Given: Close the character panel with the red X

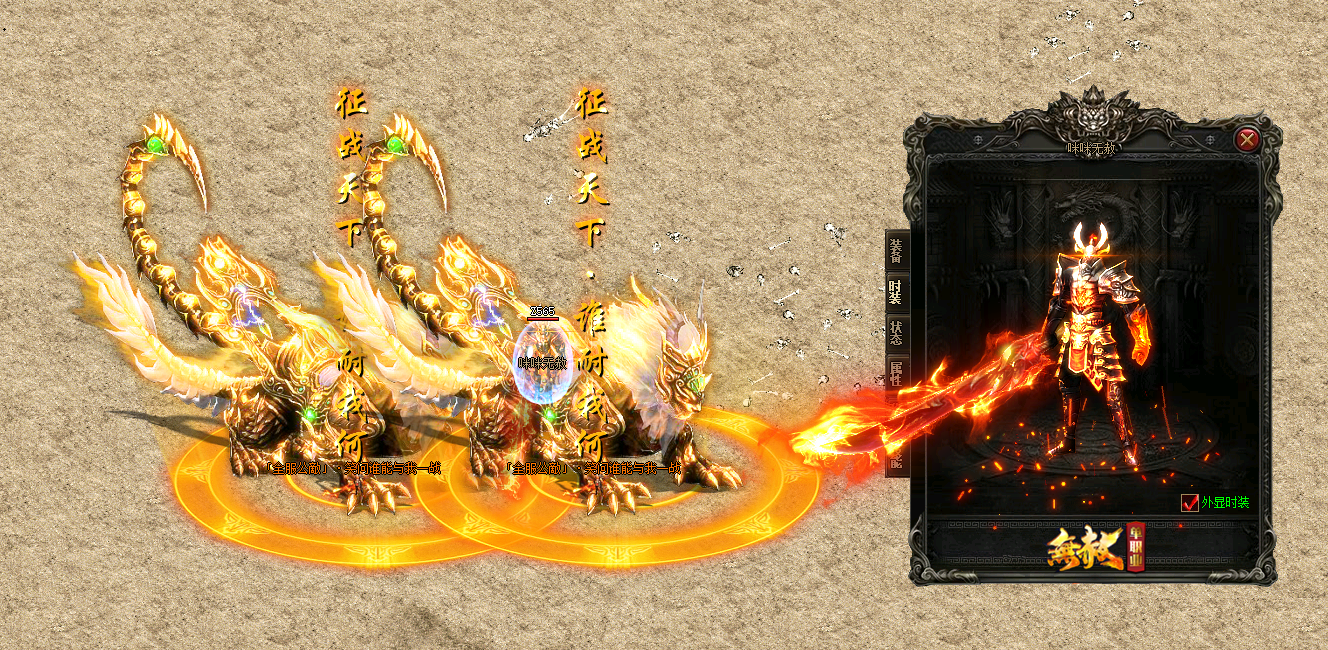Looking at the screenshot, I should [x=1246, y=140].
